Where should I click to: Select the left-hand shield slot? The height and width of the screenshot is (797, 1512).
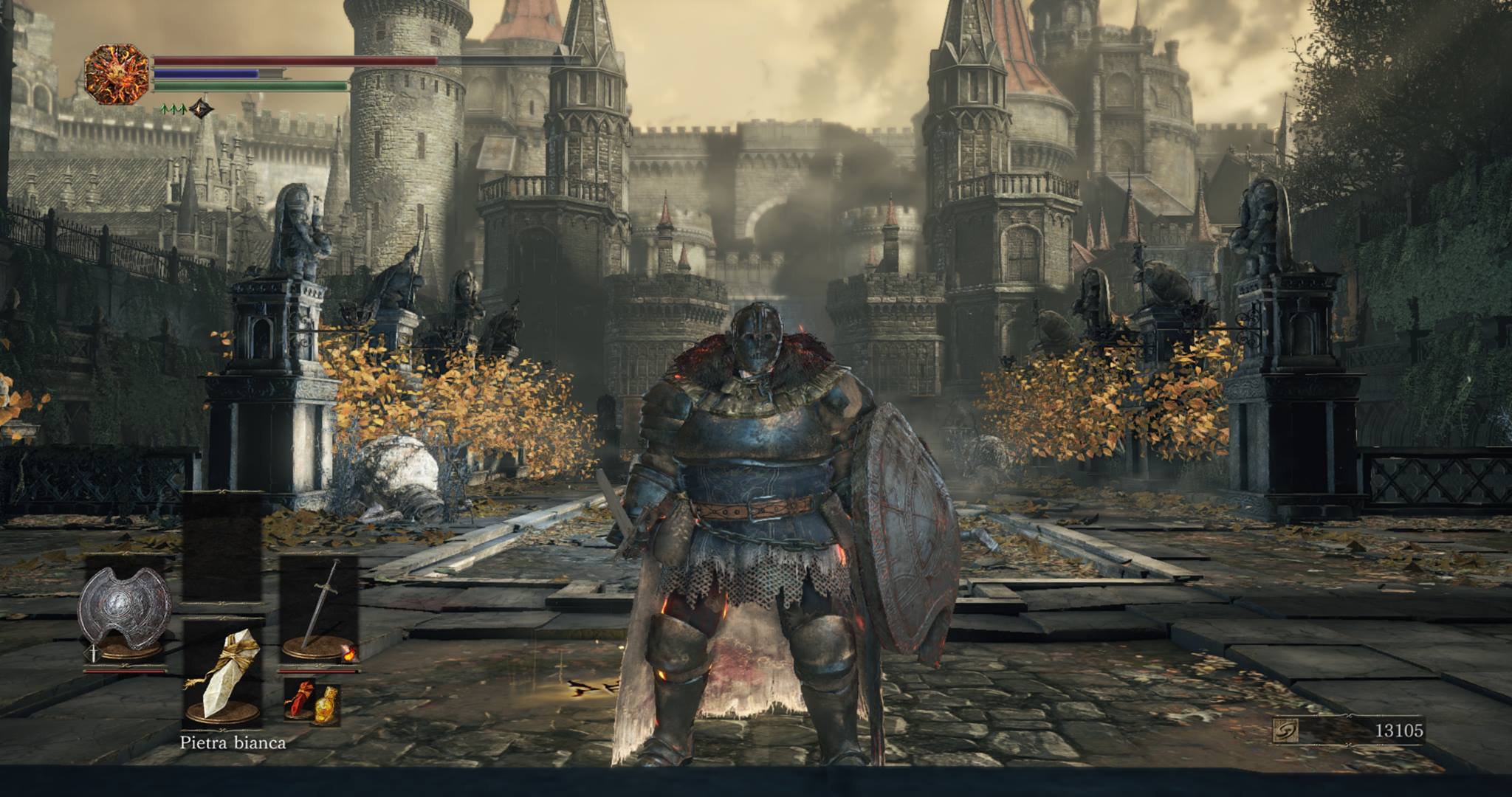125,613
